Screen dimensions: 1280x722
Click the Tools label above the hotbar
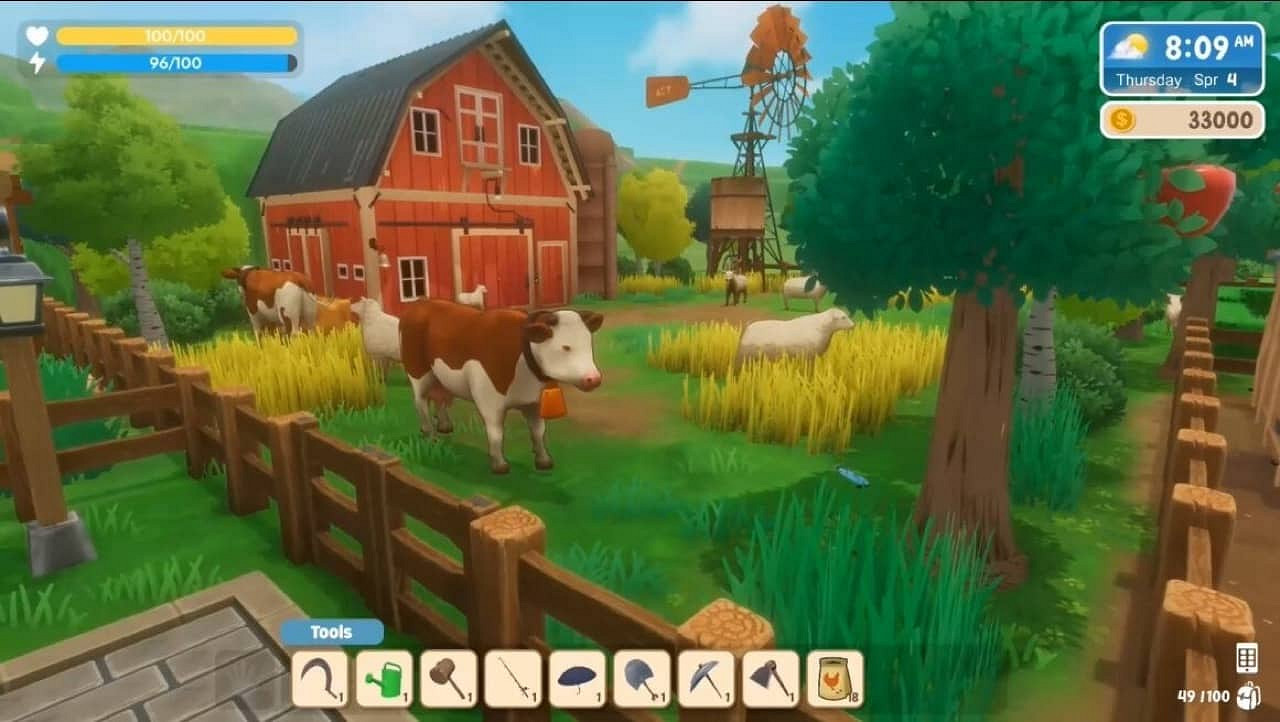click(330, 631)
